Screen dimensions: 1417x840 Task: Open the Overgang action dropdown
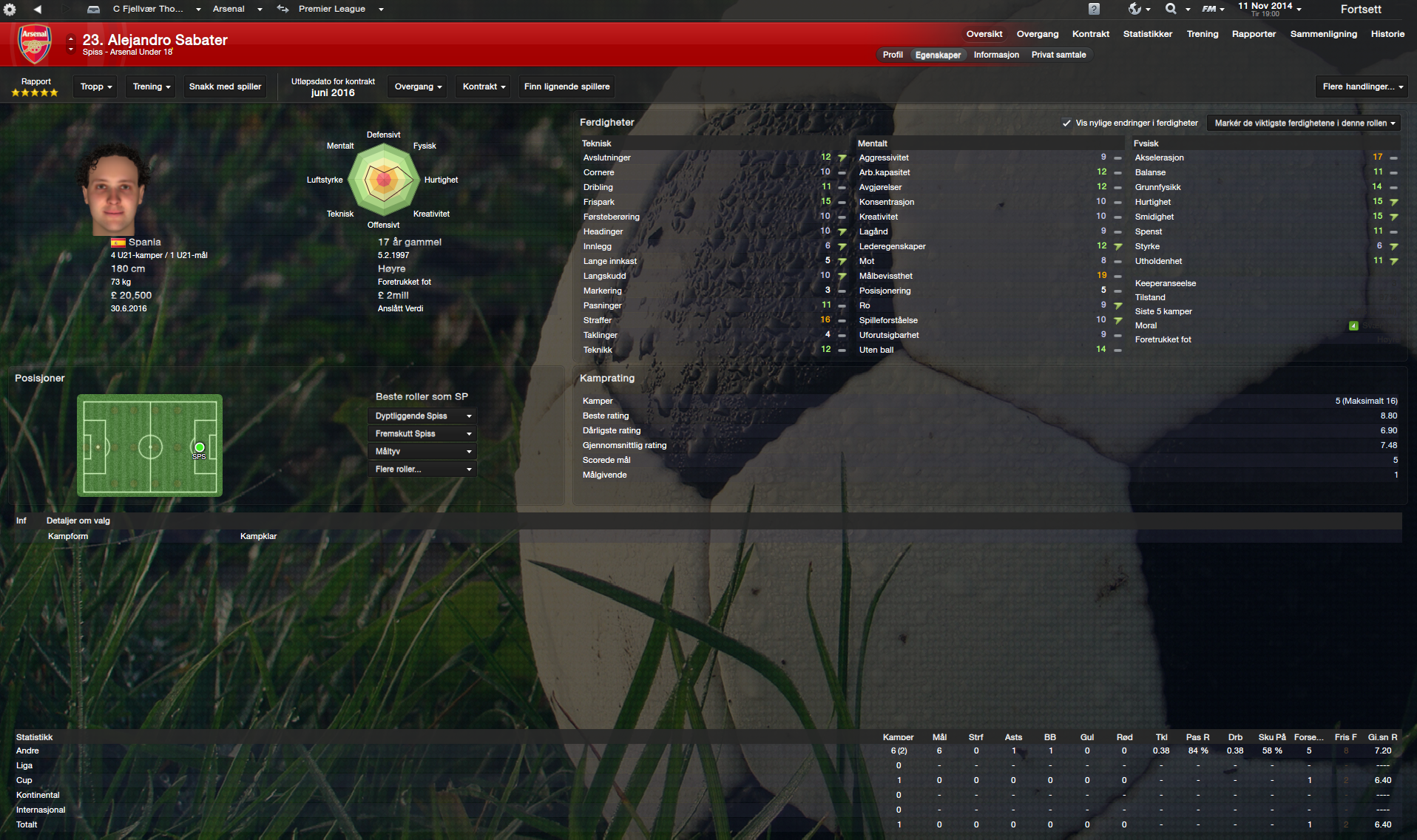[418, 87]
